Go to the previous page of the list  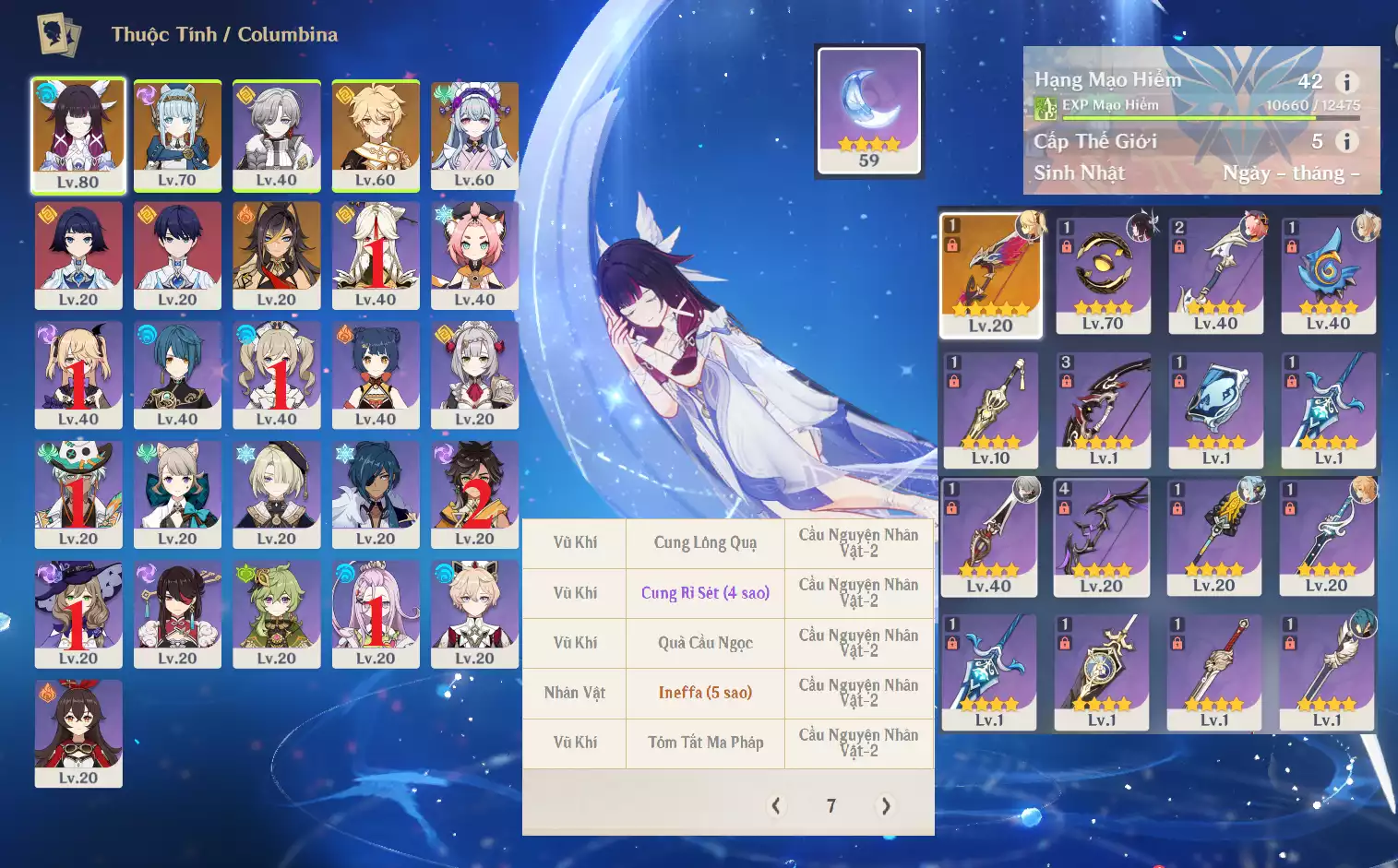coord(776,805)
